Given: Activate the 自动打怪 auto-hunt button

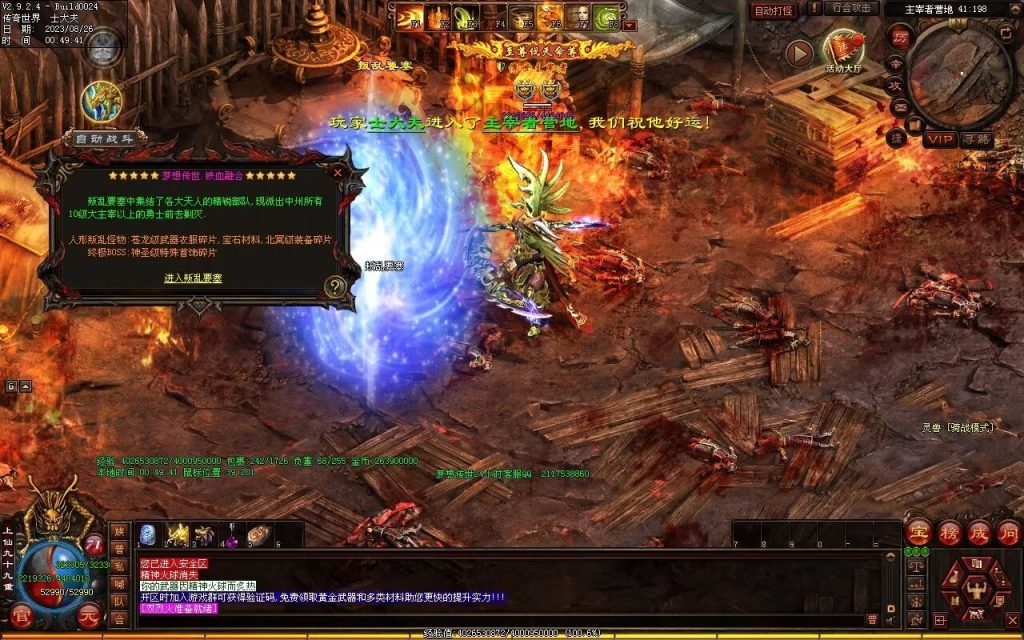Looking at the screenshot, I should [773, 10].
